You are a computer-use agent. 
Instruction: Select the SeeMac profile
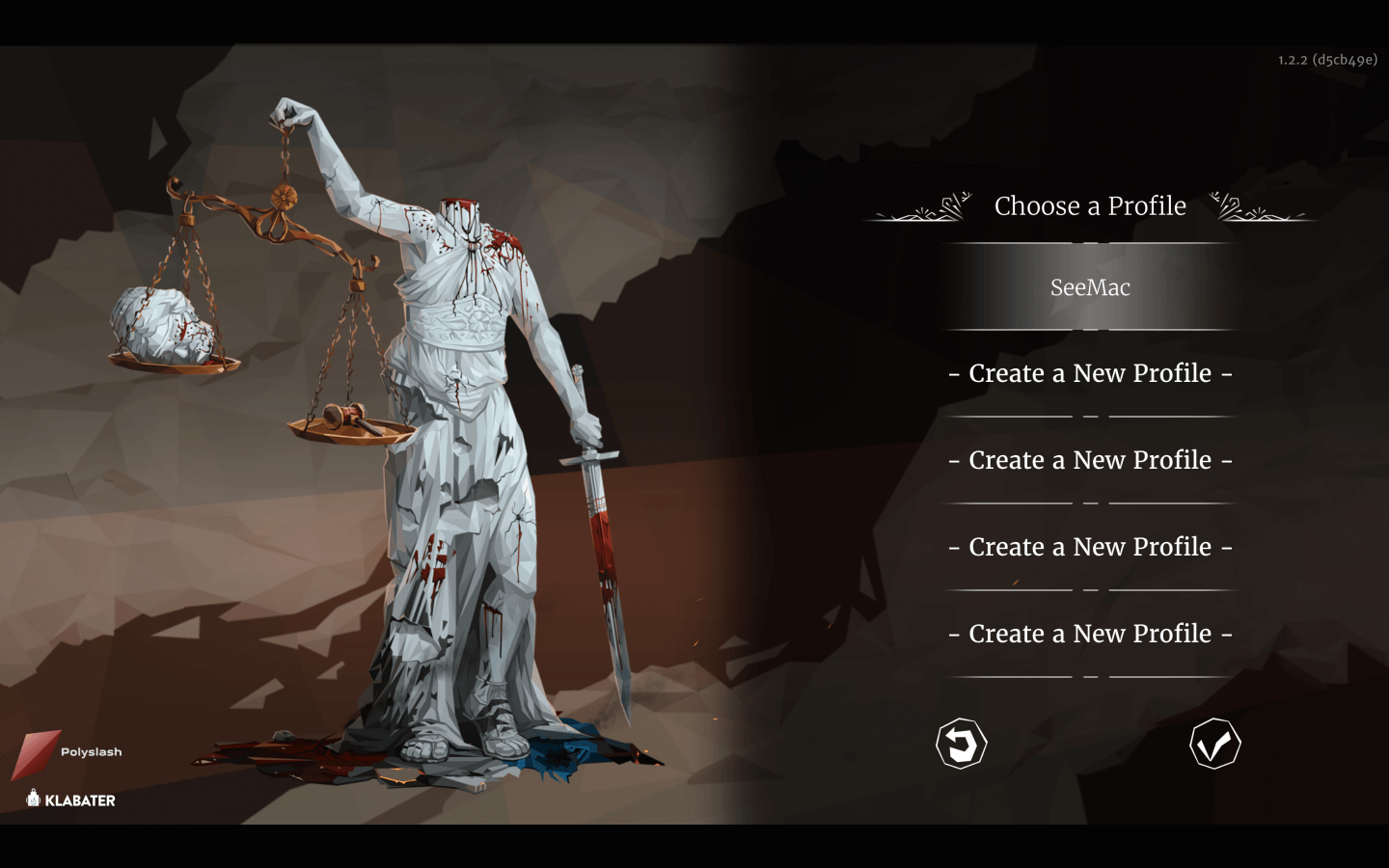(1090, 287)
